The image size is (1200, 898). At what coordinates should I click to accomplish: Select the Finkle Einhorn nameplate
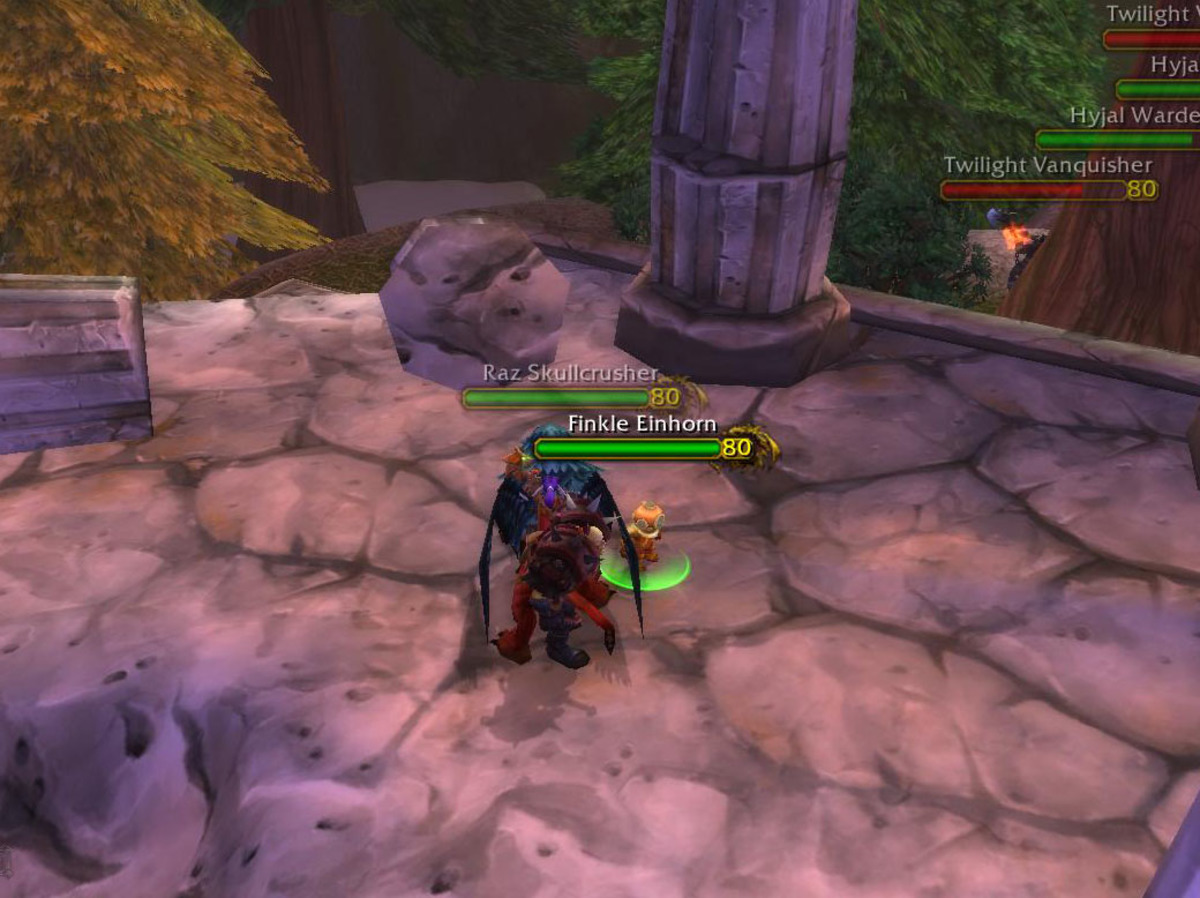[x=628, y=449]
